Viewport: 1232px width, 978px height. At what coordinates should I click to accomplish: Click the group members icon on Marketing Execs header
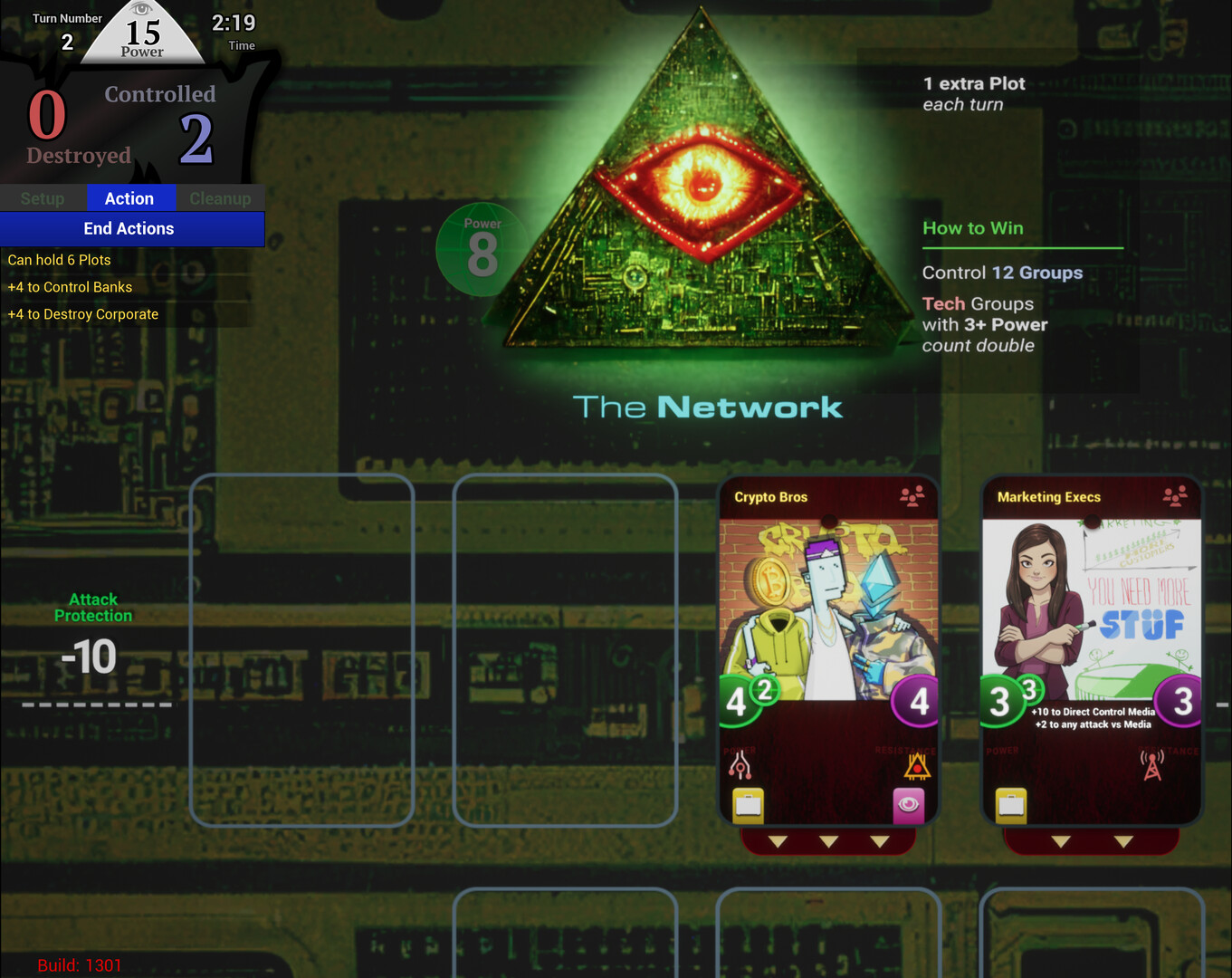(x=1174, y=496)
